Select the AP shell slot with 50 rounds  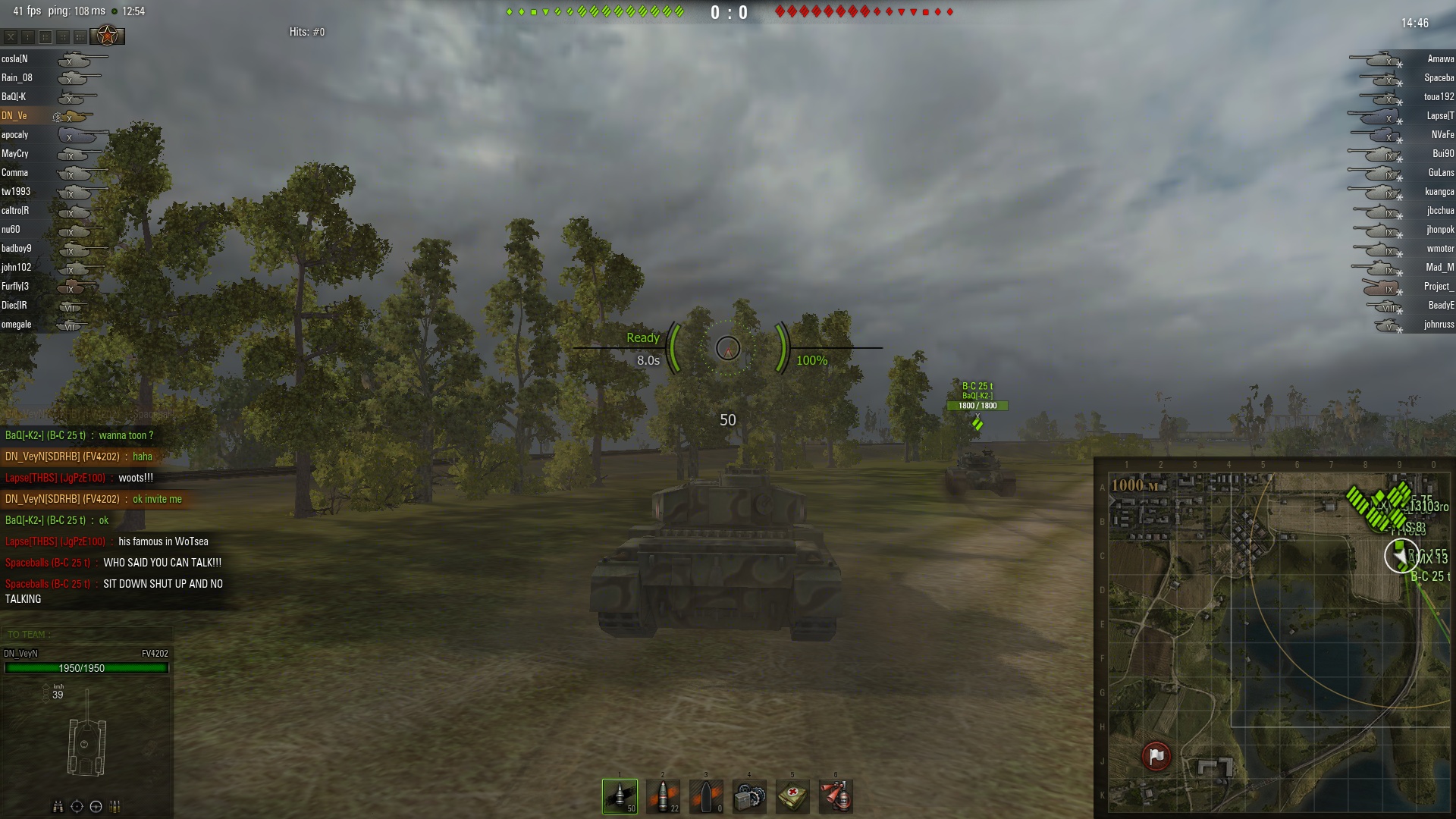(x=620, y=796)
